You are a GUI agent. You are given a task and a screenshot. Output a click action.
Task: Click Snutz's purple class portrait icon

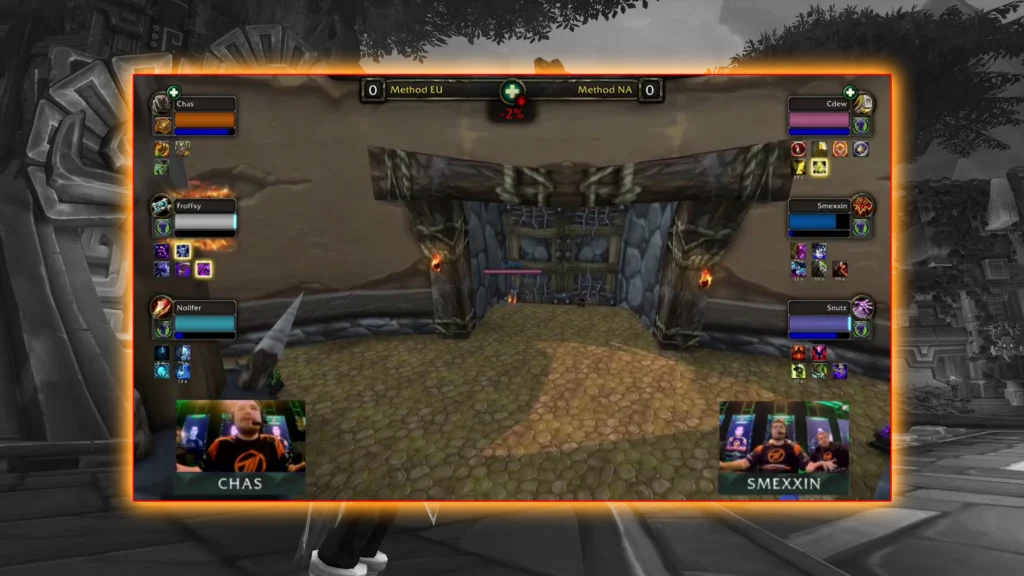862,307
